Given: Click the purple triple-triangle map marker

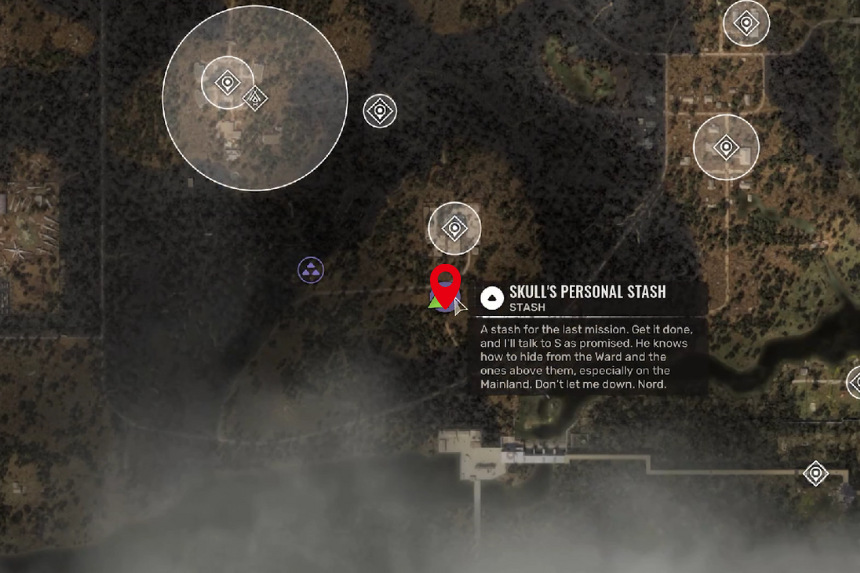Looking at the screenshot, I should (311, 269).
